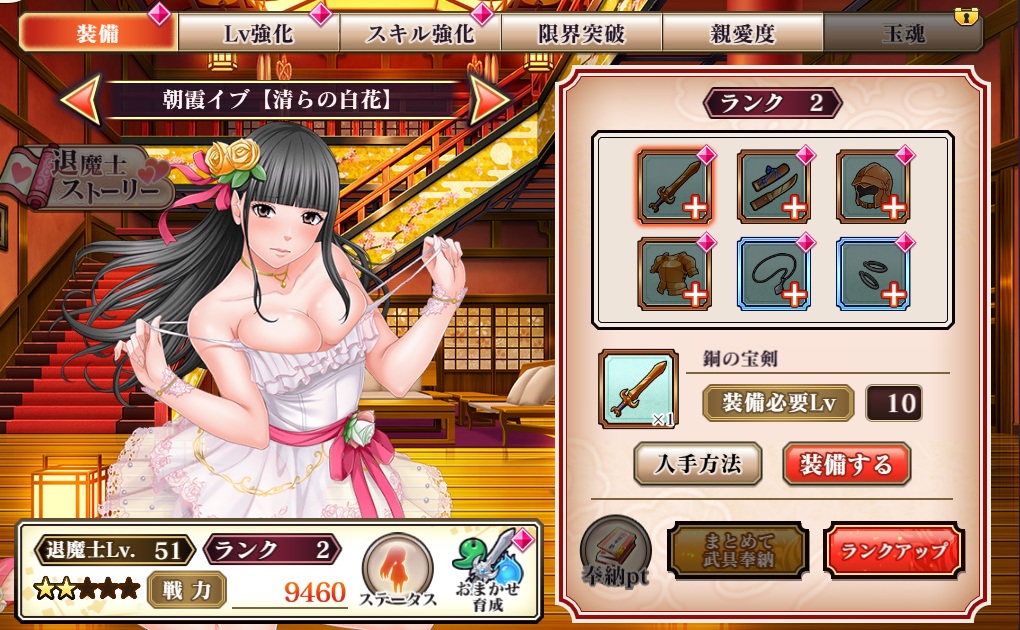The width and height of the screenshot is (1020, 630).
Task: Show next character with right arrow
Action: [491, 101]
